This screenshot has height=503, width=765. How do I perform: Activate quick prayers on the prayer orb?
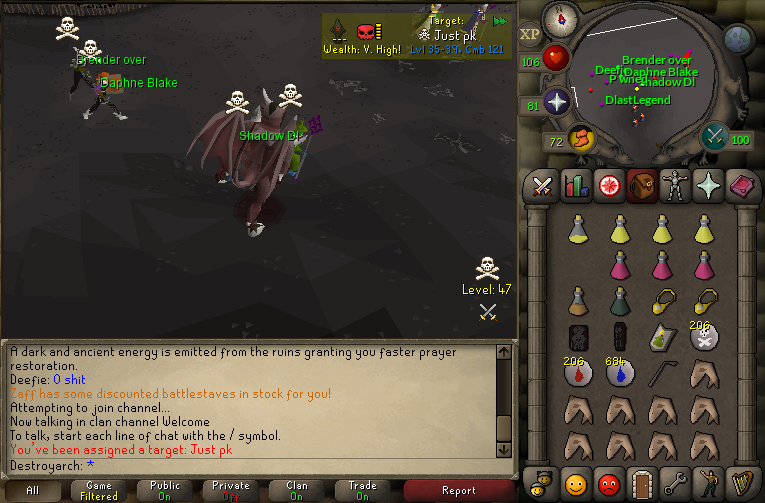(x=556, y=102)
